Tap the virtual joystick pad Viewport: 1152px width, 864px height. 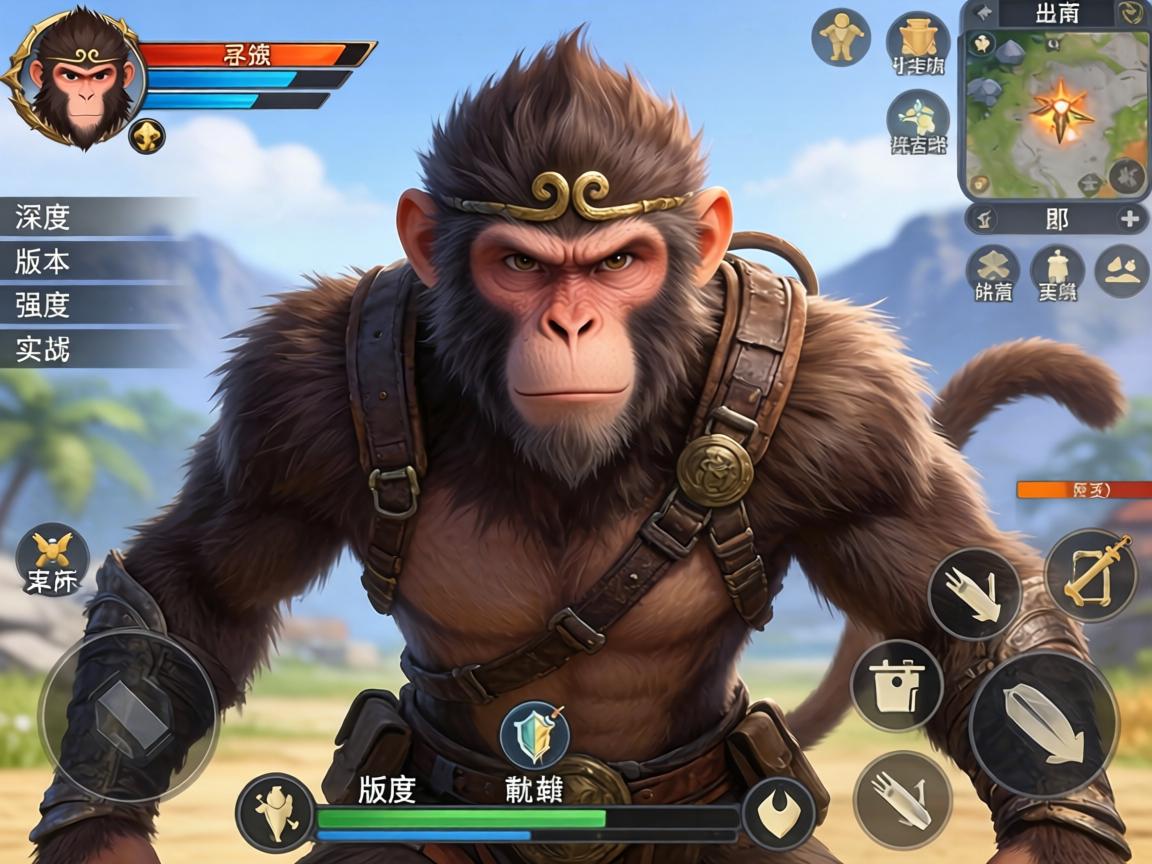tap(127, 714)
